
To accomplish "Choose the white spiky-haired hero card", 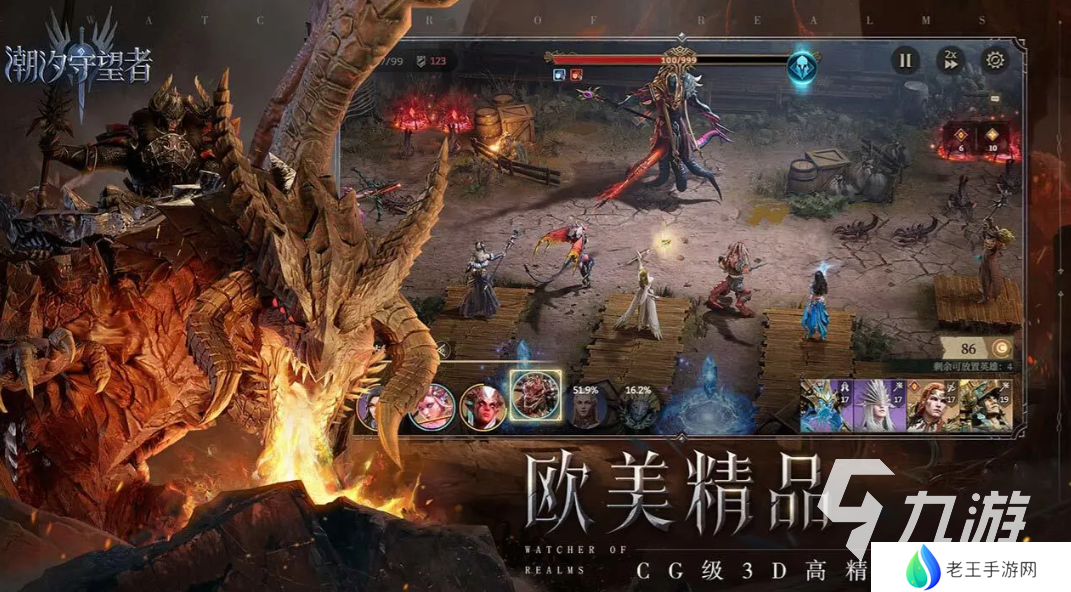I will coord(879,405).
